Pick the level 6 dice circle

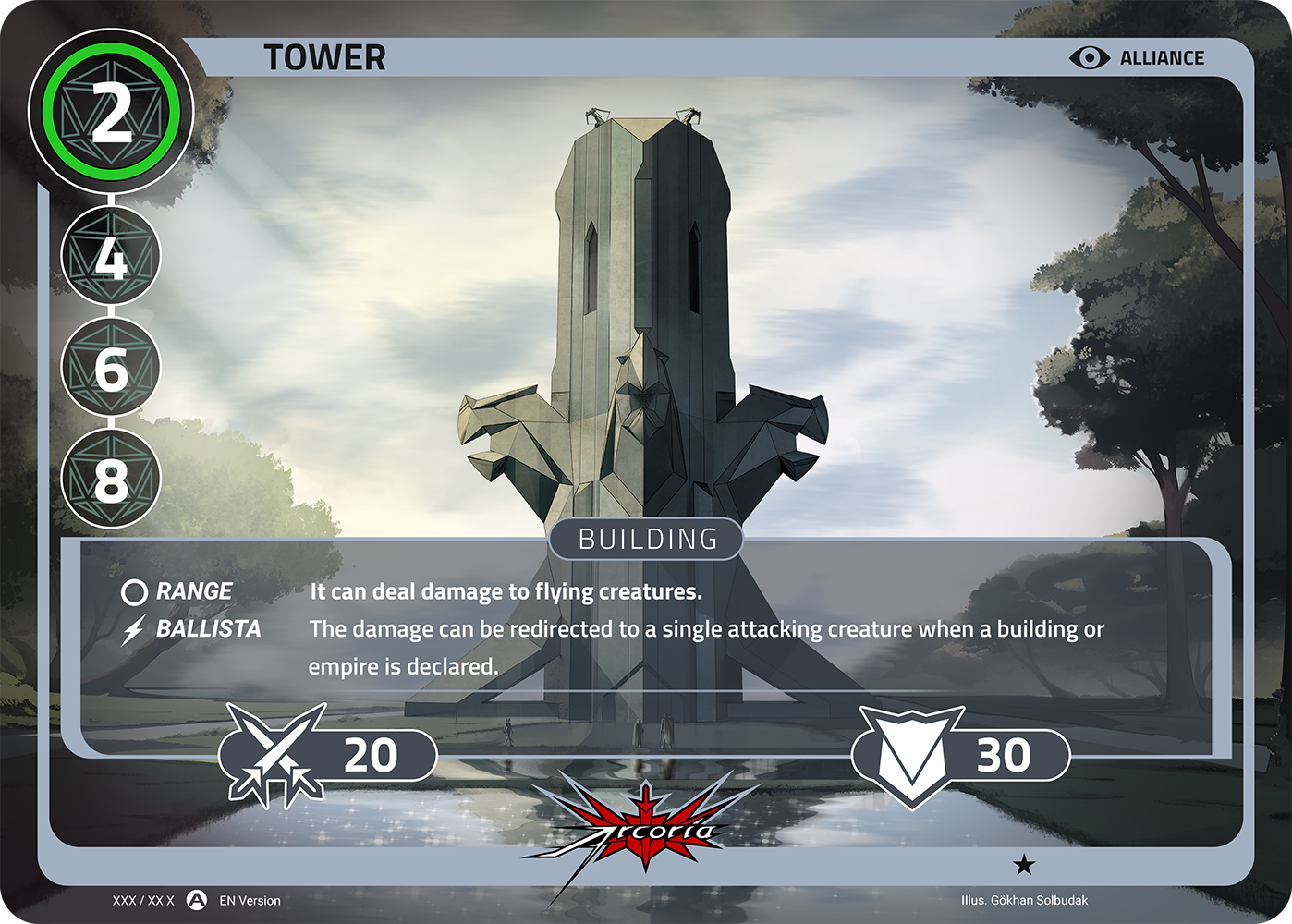click(x=111, y=368)
